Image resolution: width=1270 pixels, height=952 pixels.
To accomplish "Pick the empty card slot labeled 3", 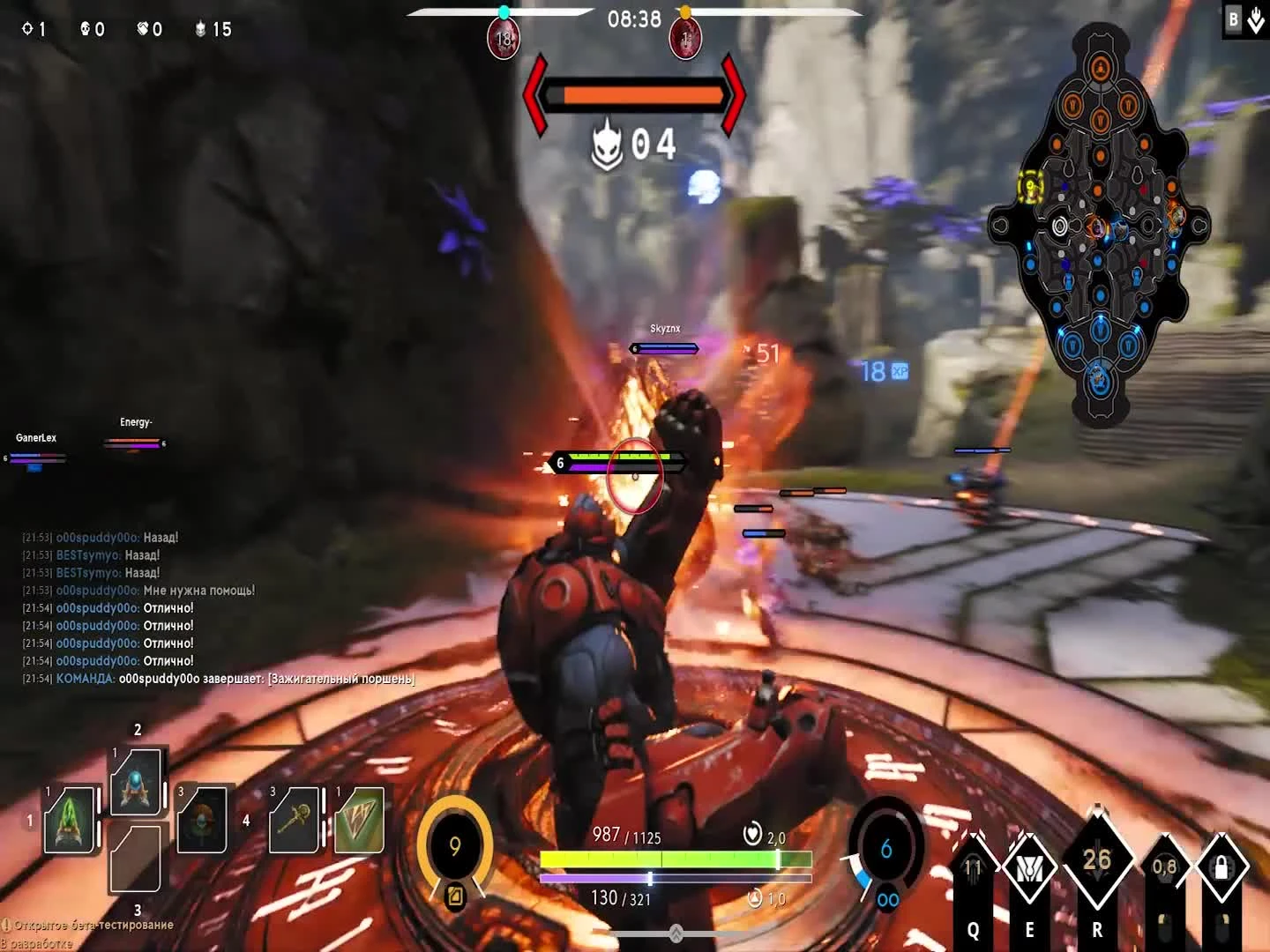I will coord(134,868).
